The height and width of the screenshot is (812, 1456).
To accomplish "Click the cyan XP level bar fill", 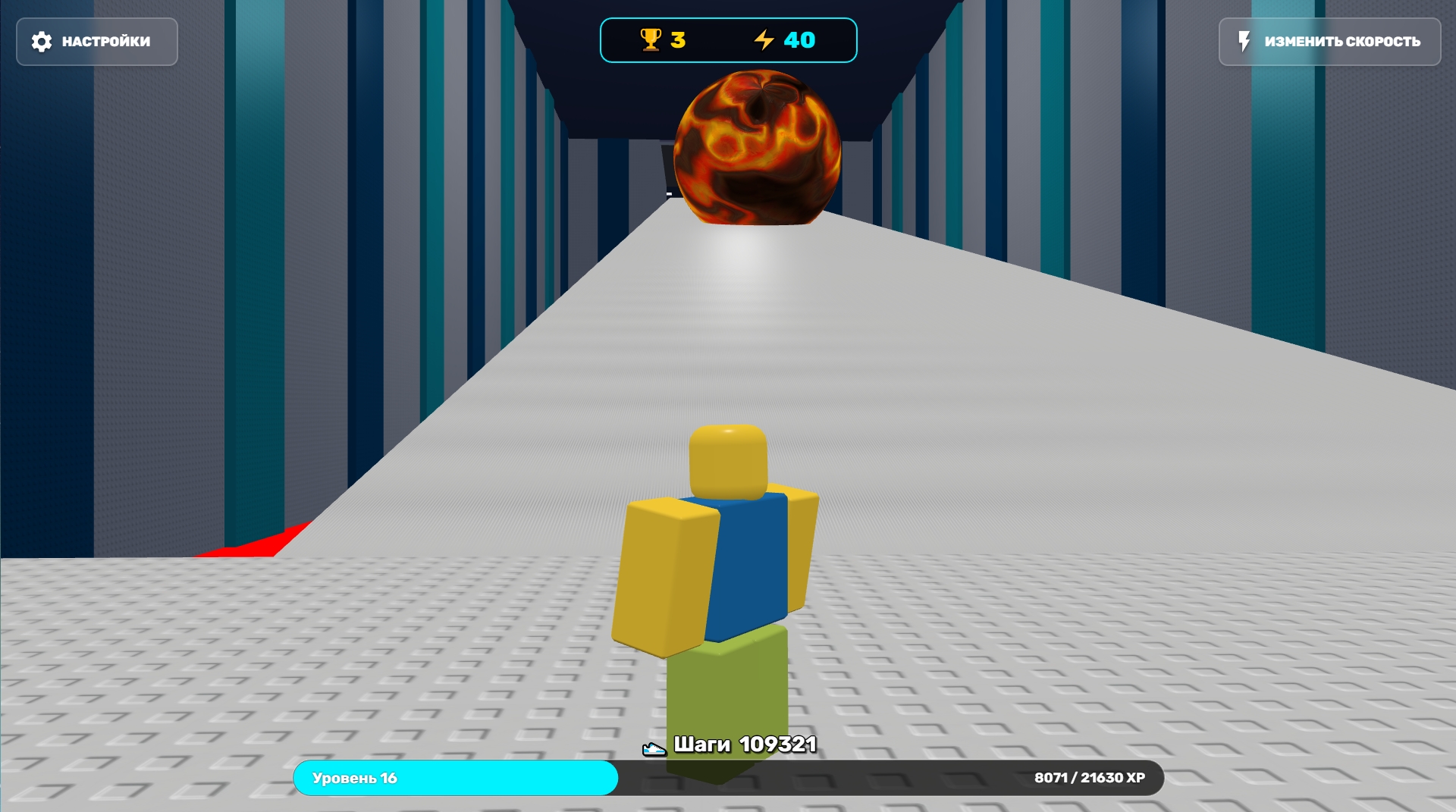I will click(455, 779).
